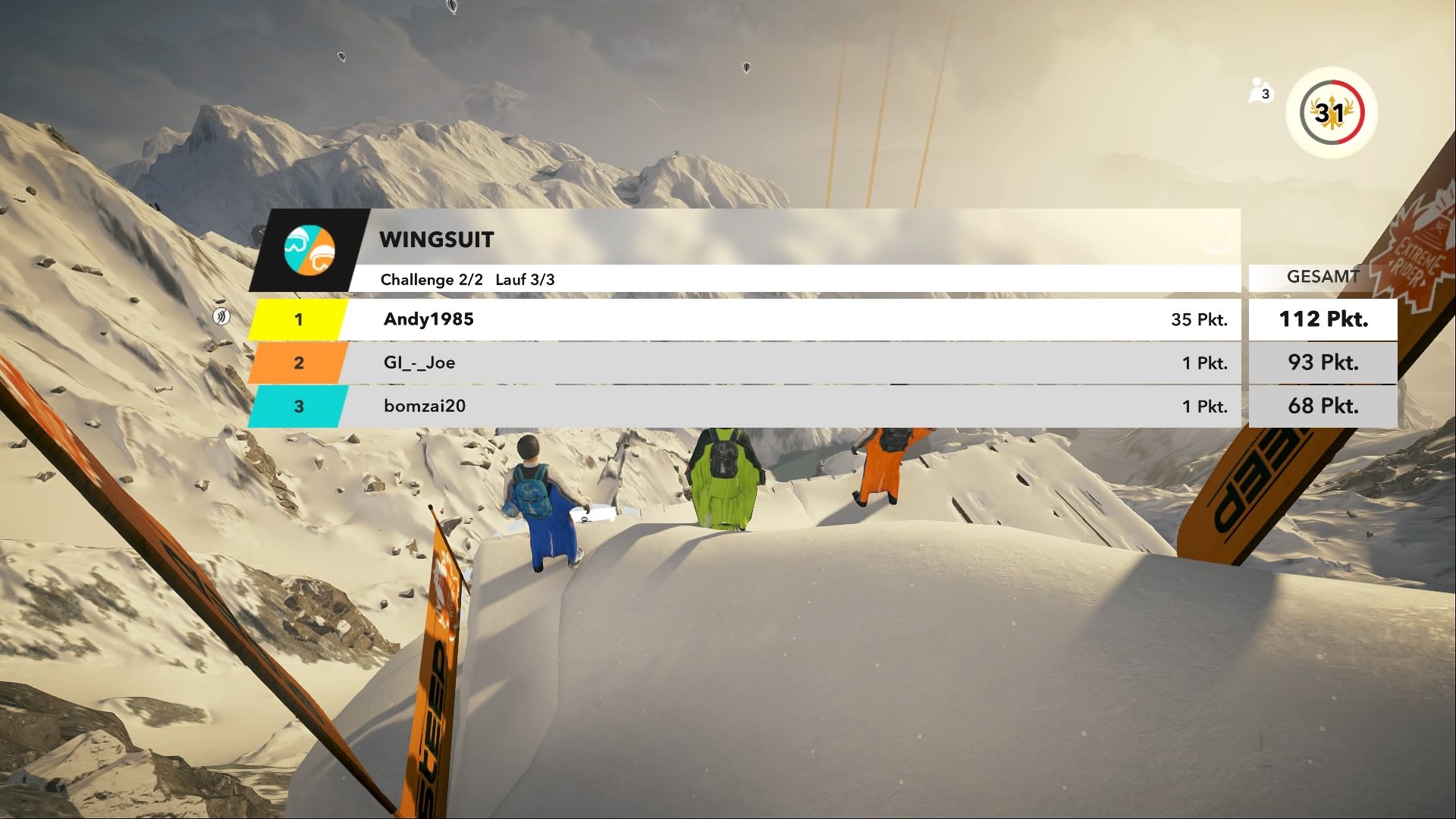Toggle the GESAMT score column

tap(1323, 276)
